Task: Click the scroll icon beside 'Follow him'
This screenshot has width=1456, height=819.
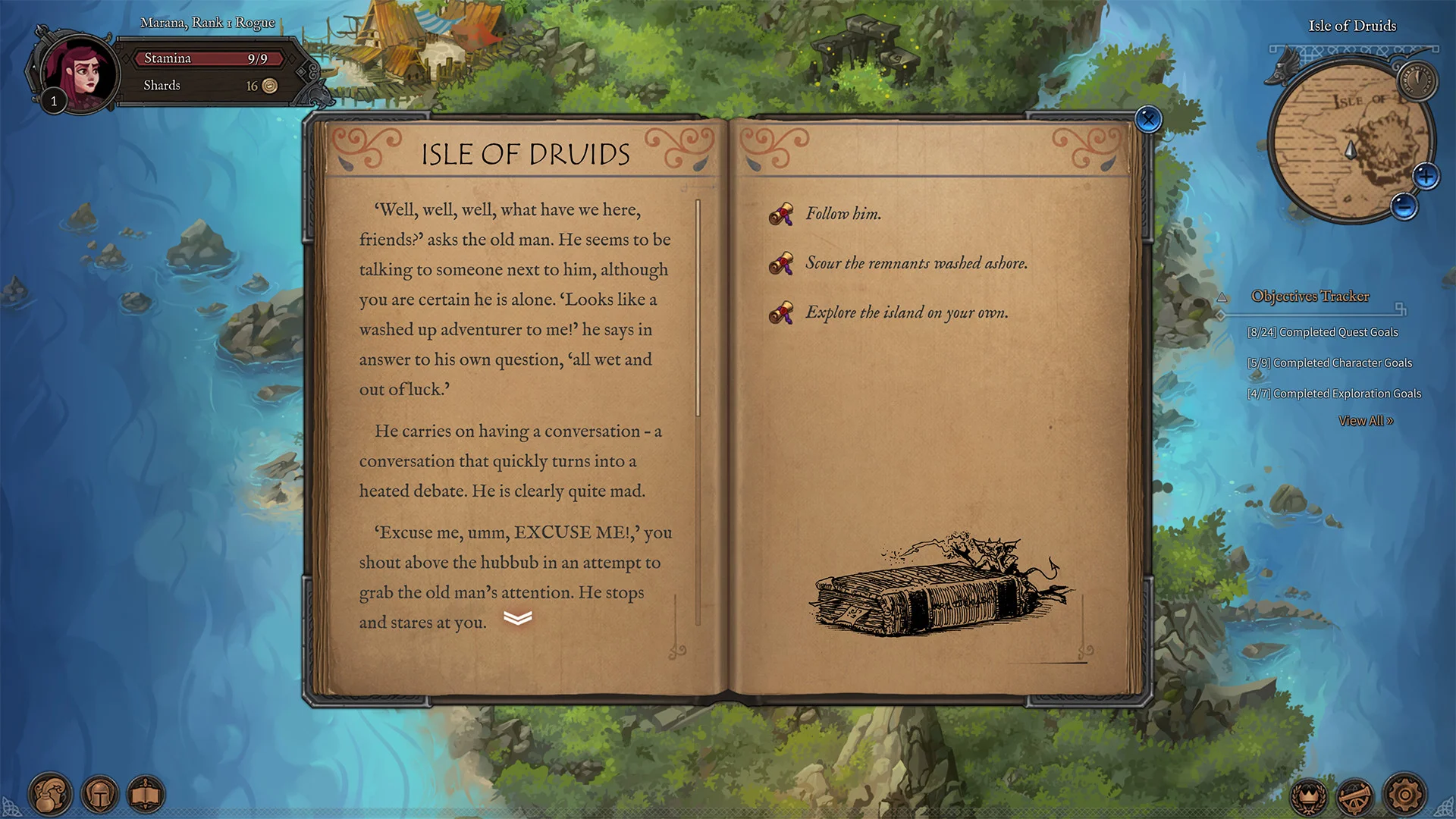Action: [x=782, y=214]
